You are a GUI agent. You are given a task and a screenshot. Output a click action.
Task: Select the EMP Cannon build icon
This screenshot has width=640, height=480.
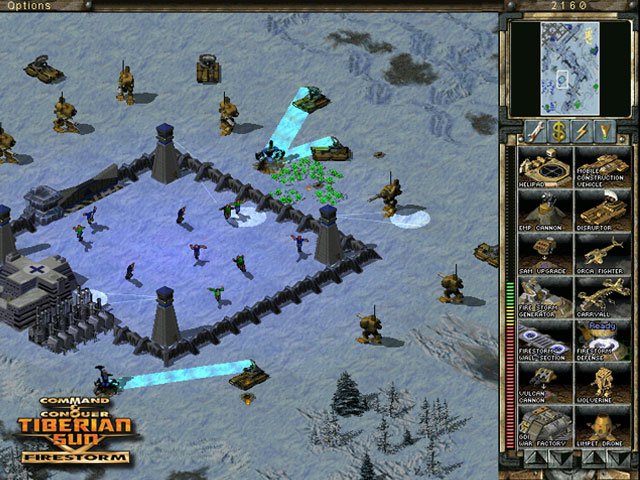coord(544,210)
